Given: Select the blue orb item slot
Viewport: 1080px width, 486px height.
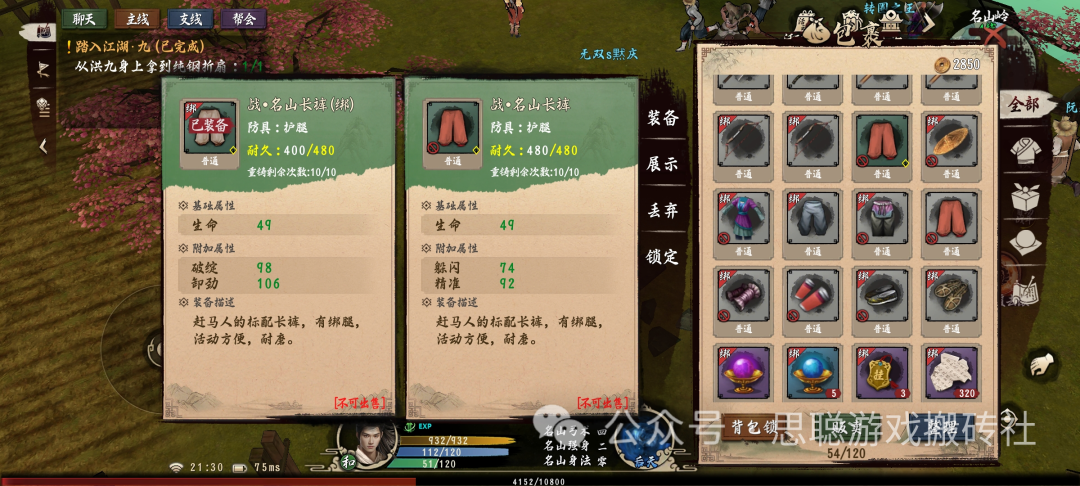Looking at the screenshot, I should point(812,372).
